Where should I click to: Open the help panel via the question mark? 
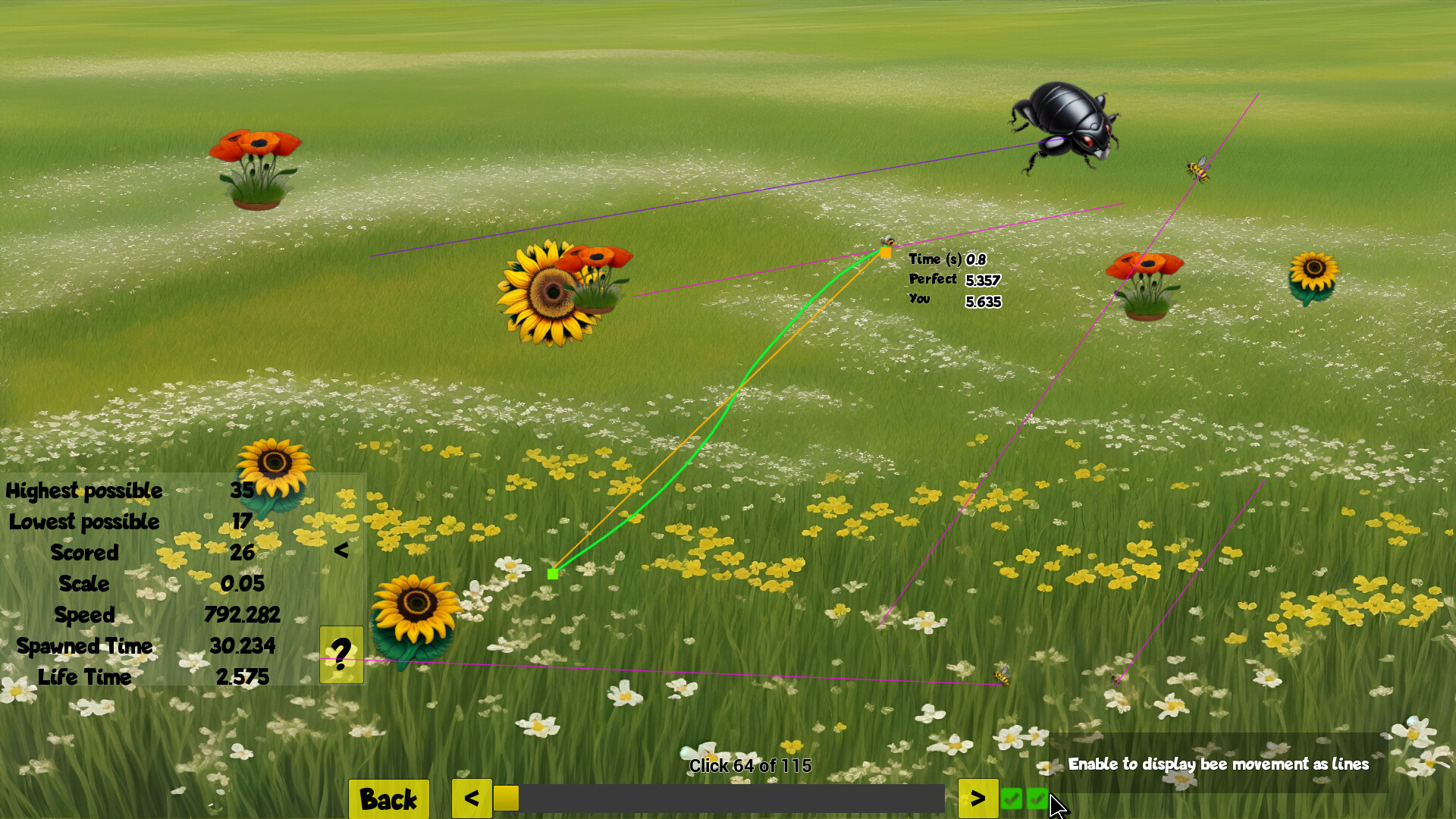tap(341, 651)
